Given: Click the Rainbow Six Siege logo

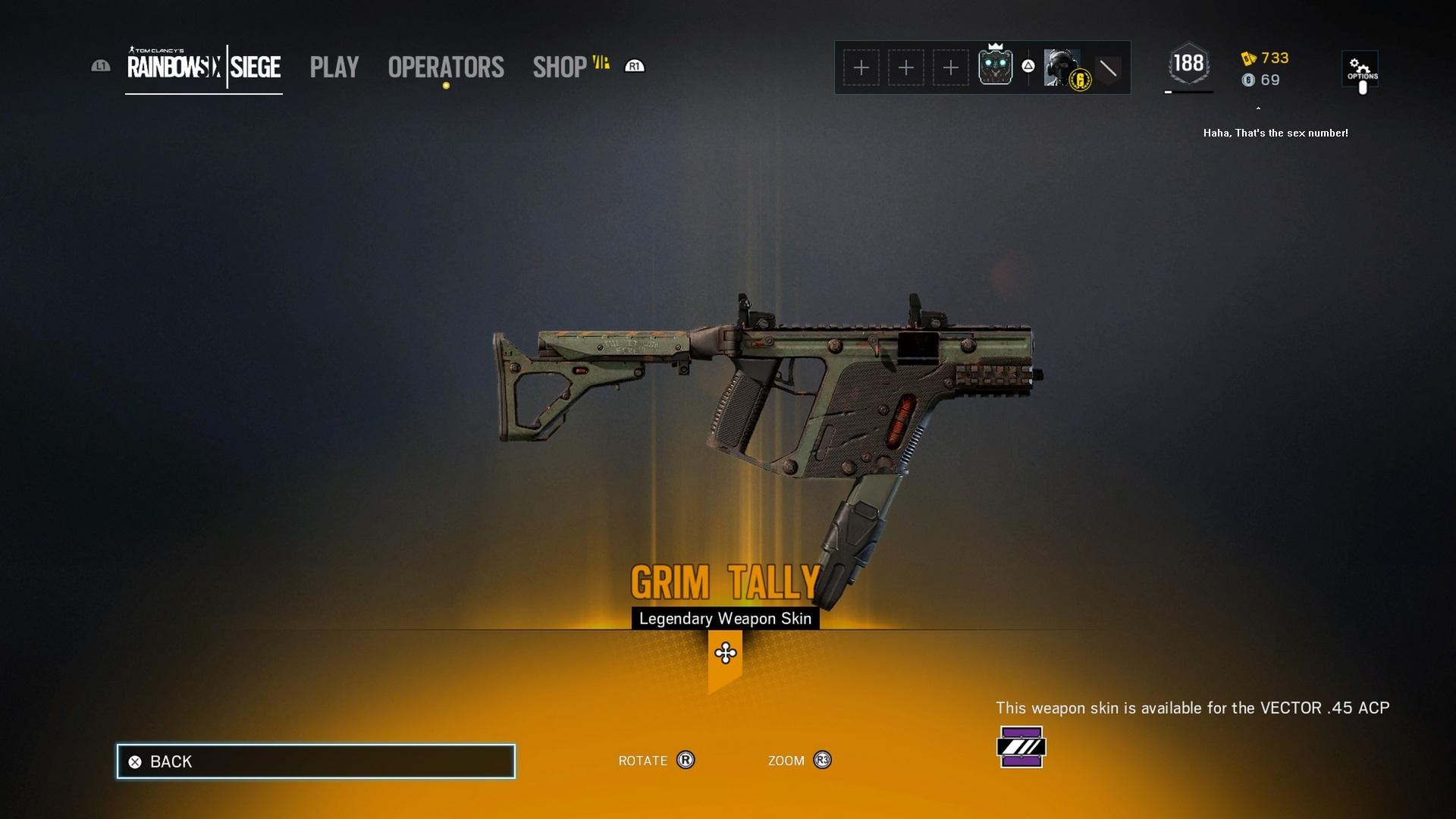Looking at the screenshot, I should 203,67.
